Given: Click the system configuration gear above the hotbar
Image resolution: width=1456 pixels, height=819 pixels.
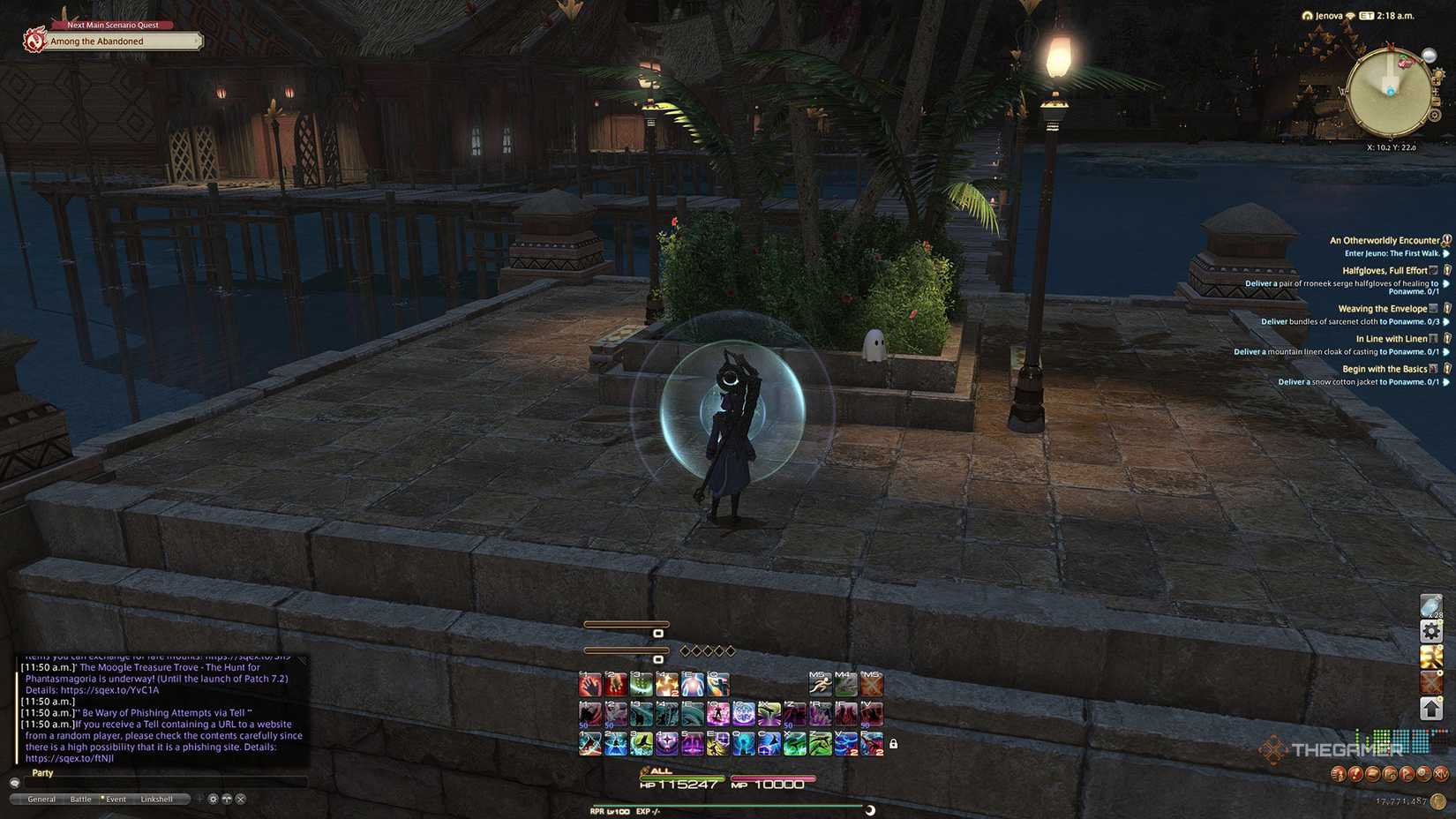Looking at the screenshot, I should tap(1432, 630).
